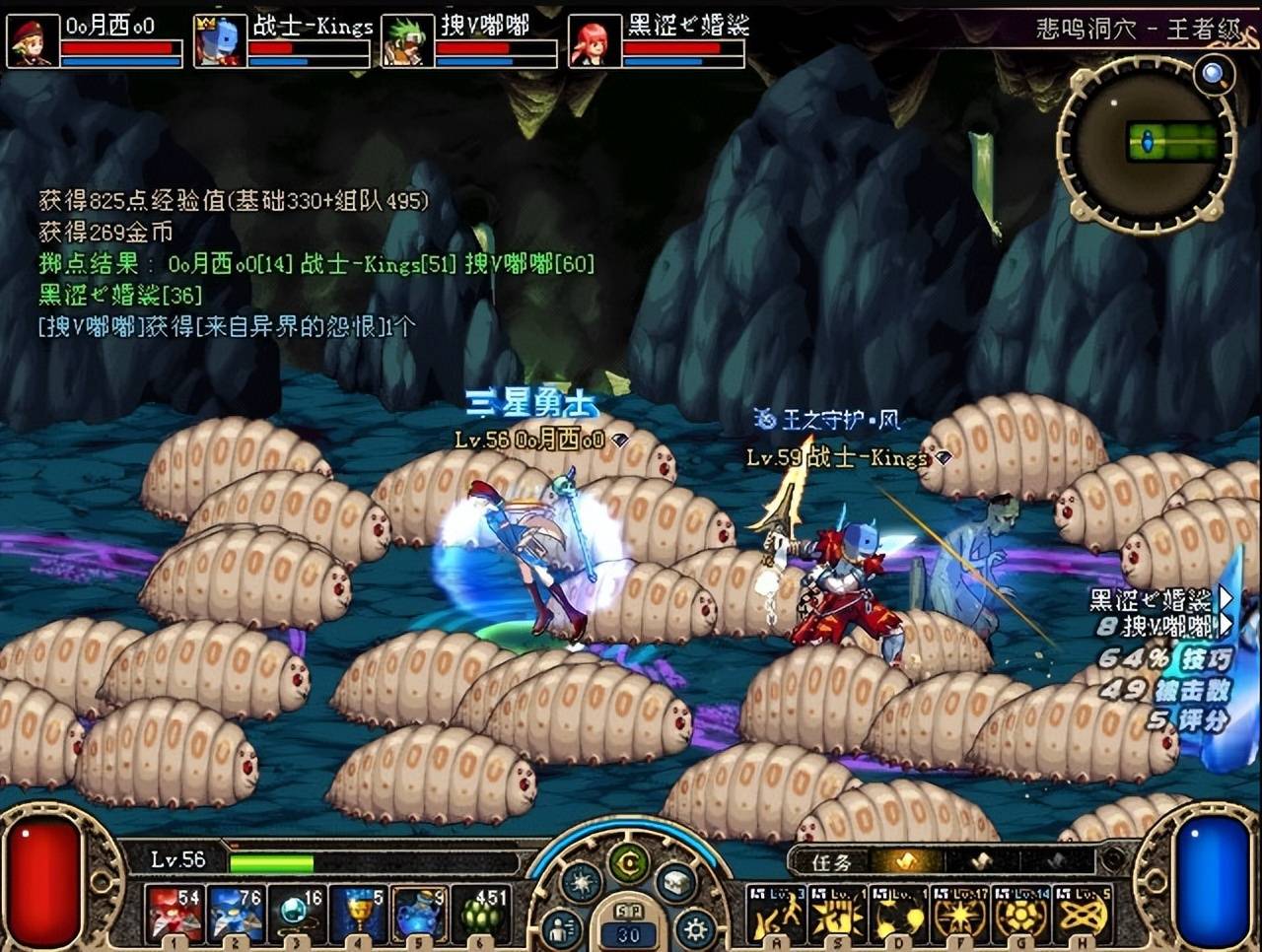Select the blue flask item slot
This screenshot has width=1262, height=952.
(x=421, y=914)
